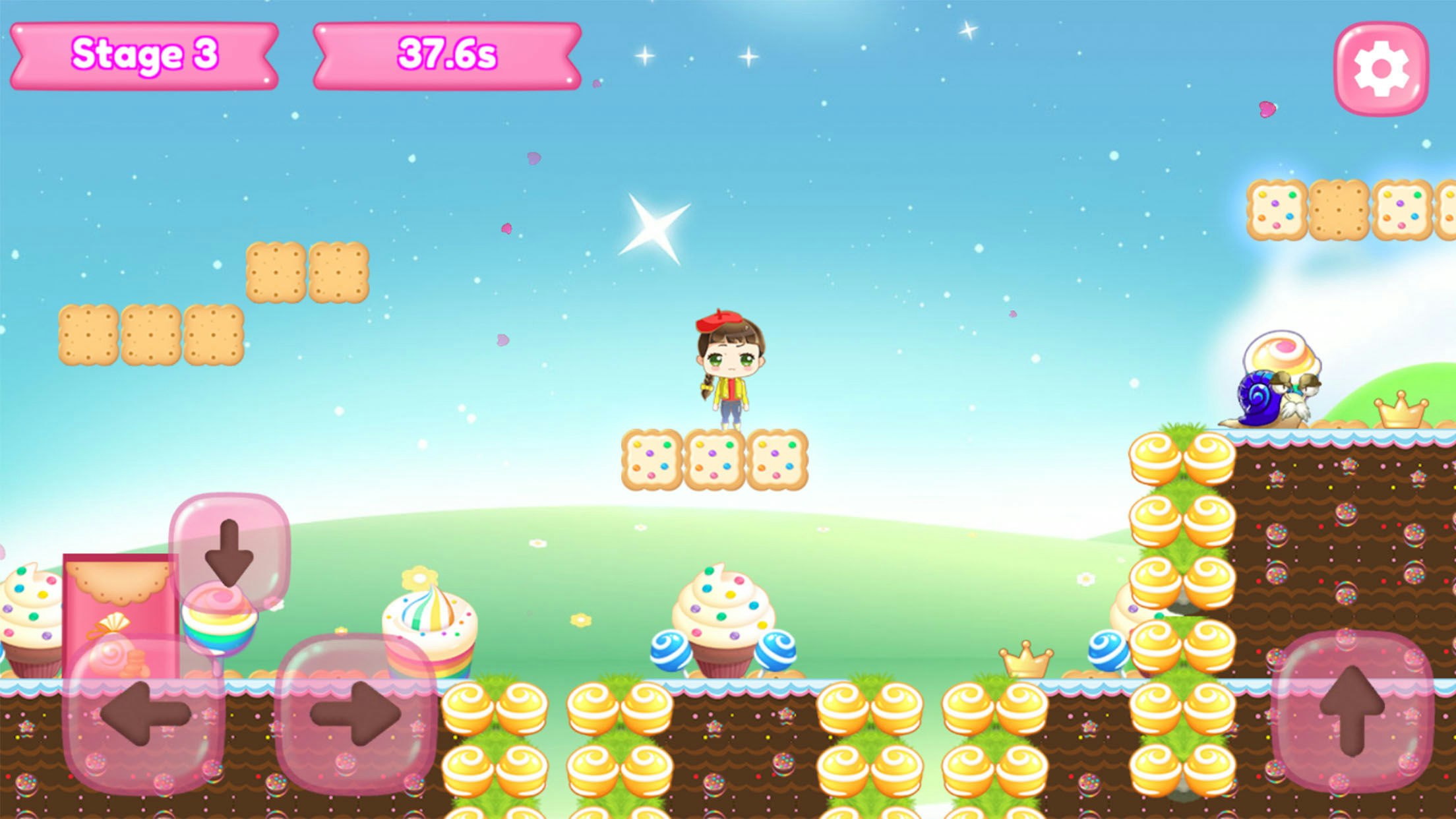
Task: Open the settings gear menu
Action: 1383,66
